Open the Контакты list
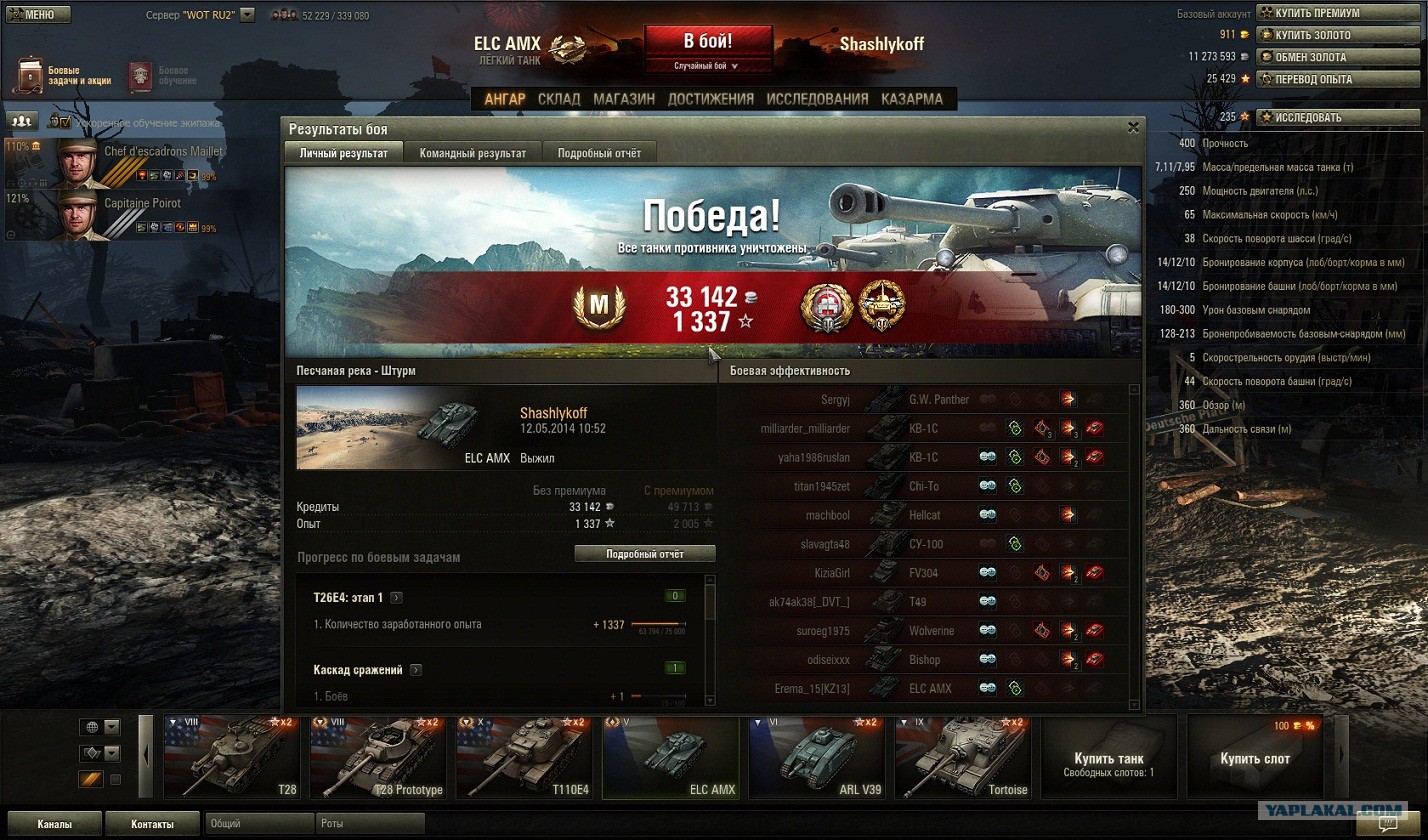The image size is (1428, 840). 152,825
